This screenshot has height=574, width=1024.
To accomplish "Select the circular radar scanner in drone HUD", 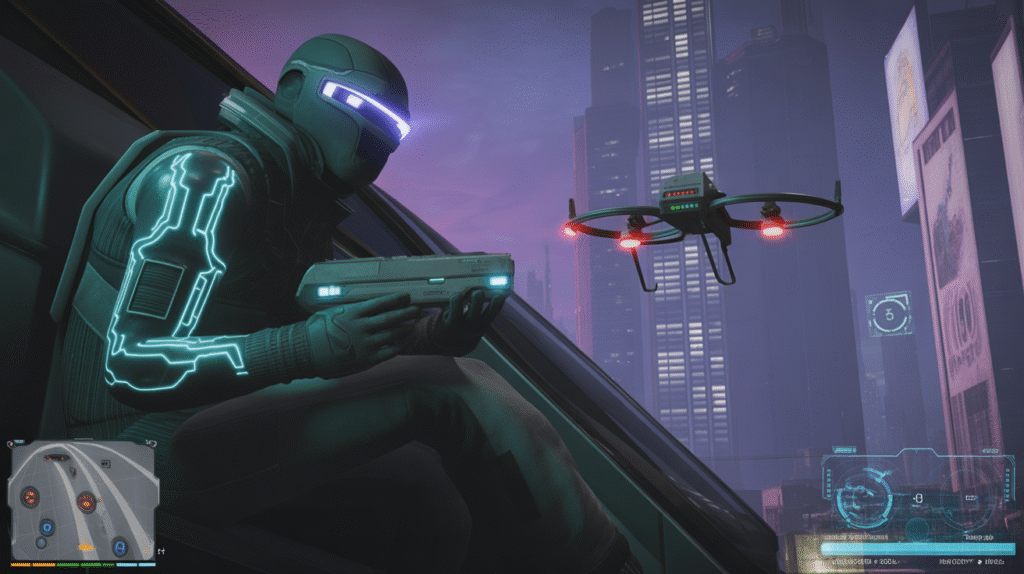I will coord(863,495).
